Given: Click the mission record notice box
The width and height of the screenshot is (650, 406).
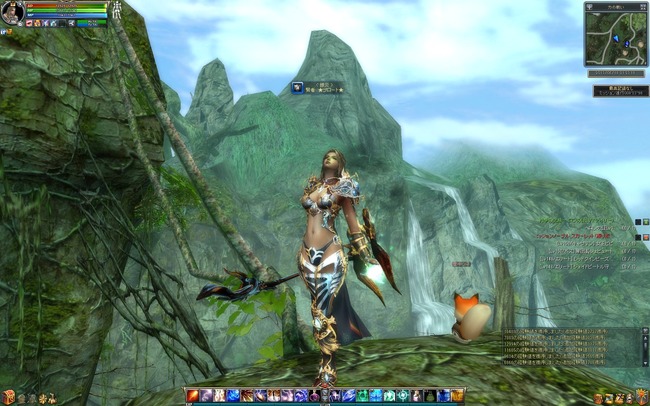Looking at the screenshot, I should (x=620, y=91).
